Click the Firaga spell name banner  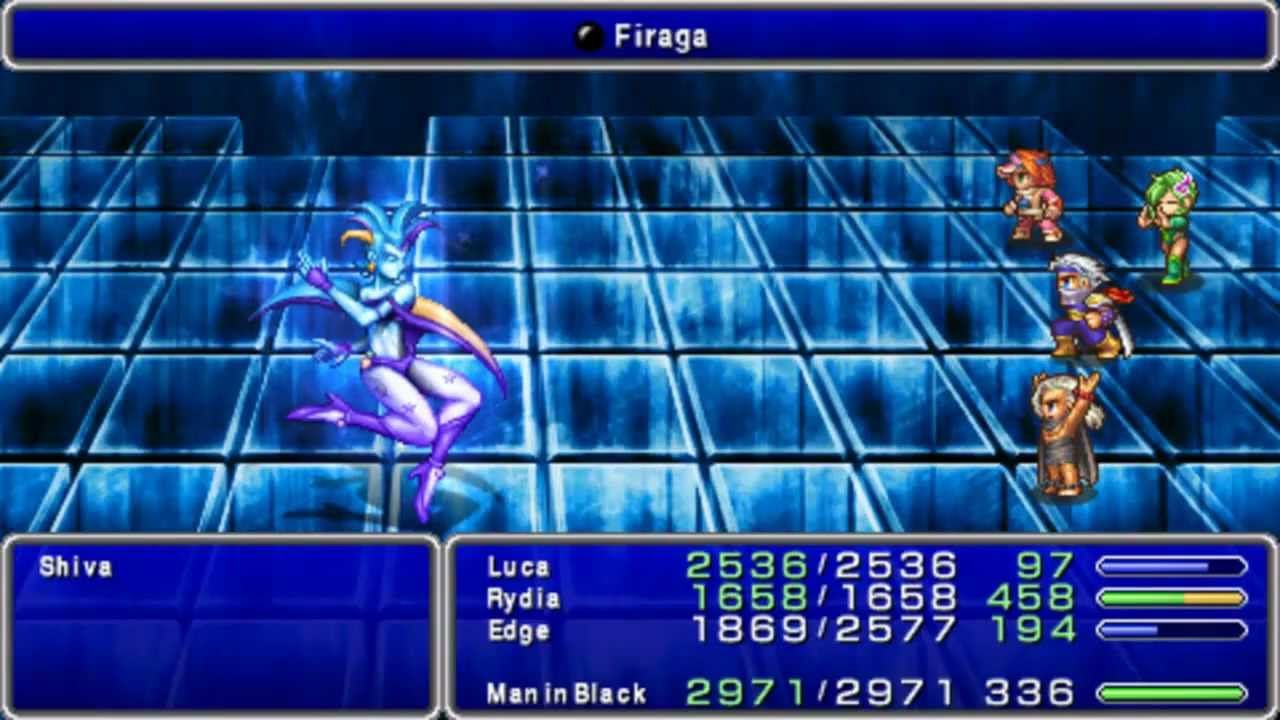pos(640,35)
